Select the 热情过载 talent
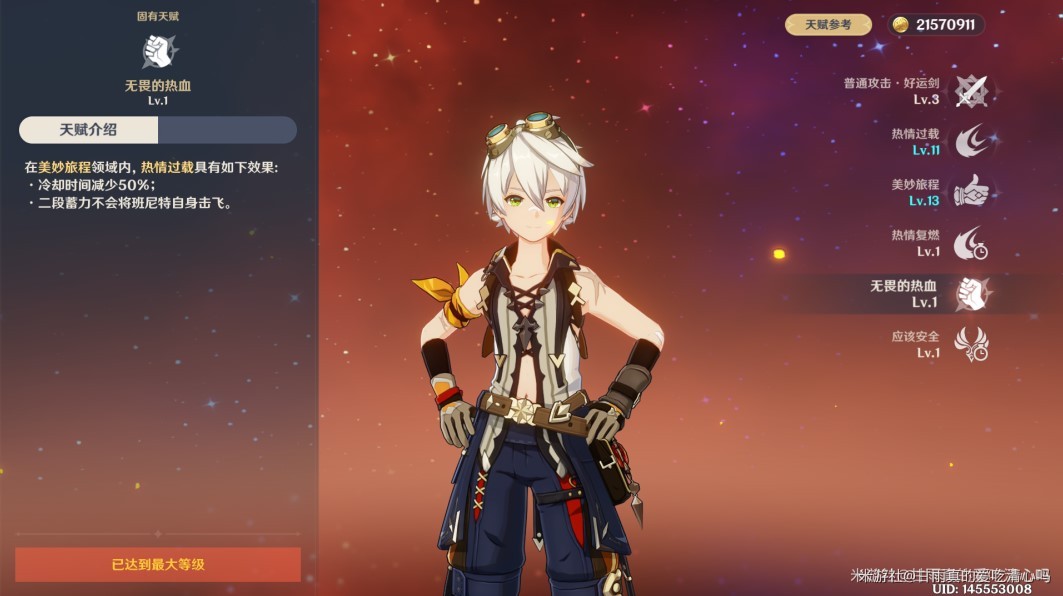This screenshot has width=1063, height=596. point(970,142)
